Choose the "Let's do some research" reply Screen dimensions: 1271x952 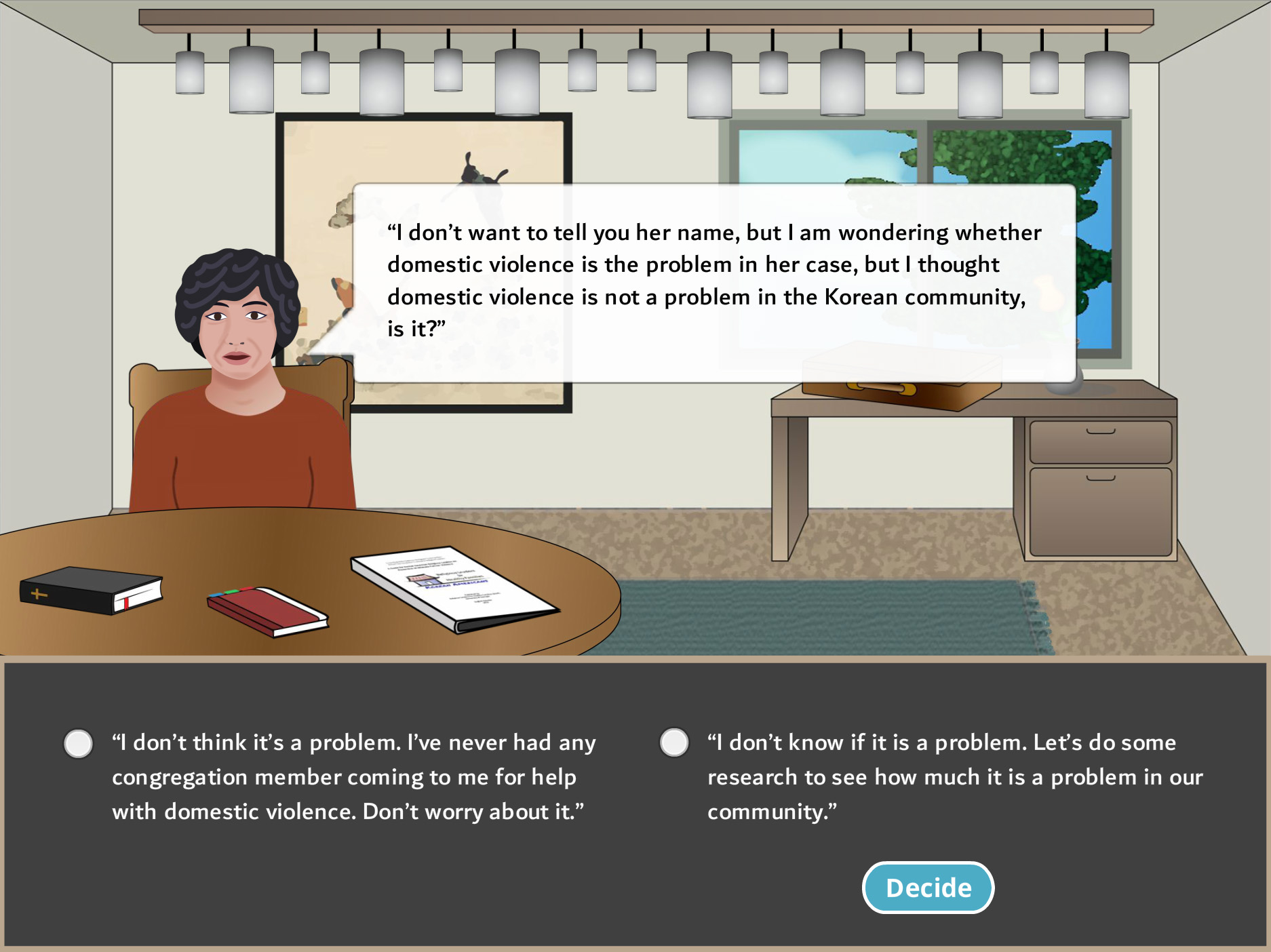tap(674, 742)
